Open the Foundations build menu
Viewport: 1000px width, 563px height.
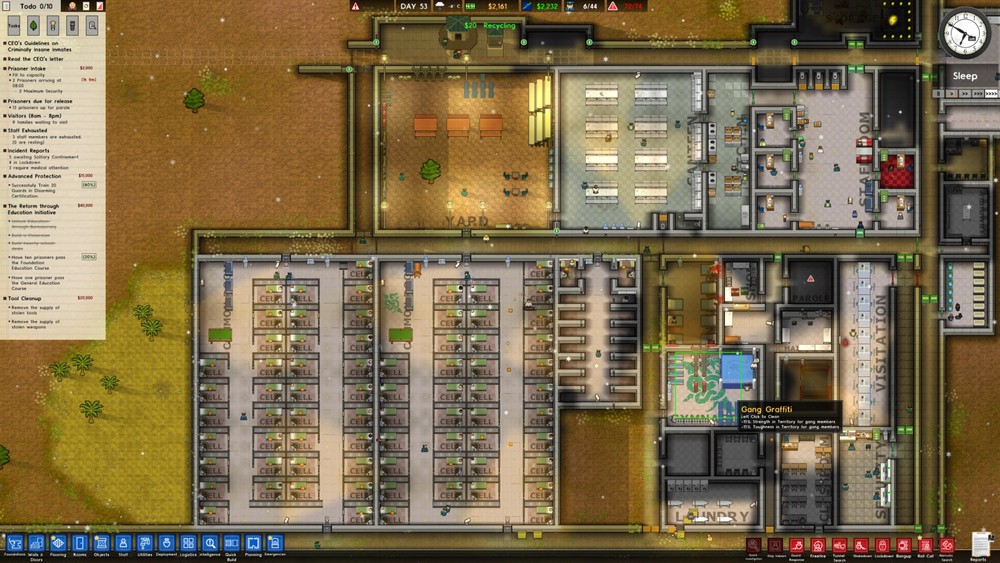pos(15,542)
